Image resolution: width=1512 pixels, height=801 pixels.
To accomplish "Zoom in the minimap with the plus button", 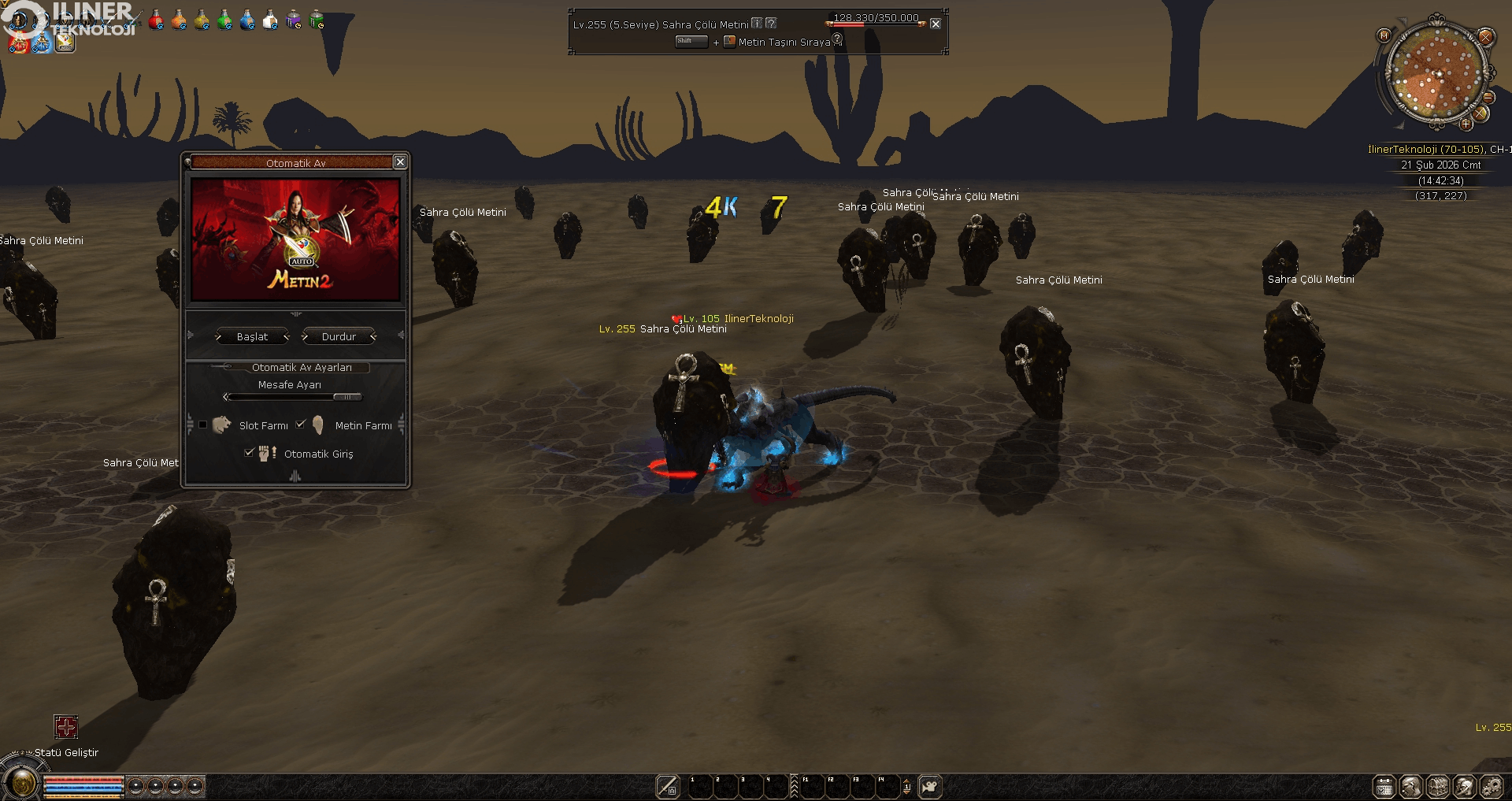I will pyautogui.click(x=1466, y=124).
